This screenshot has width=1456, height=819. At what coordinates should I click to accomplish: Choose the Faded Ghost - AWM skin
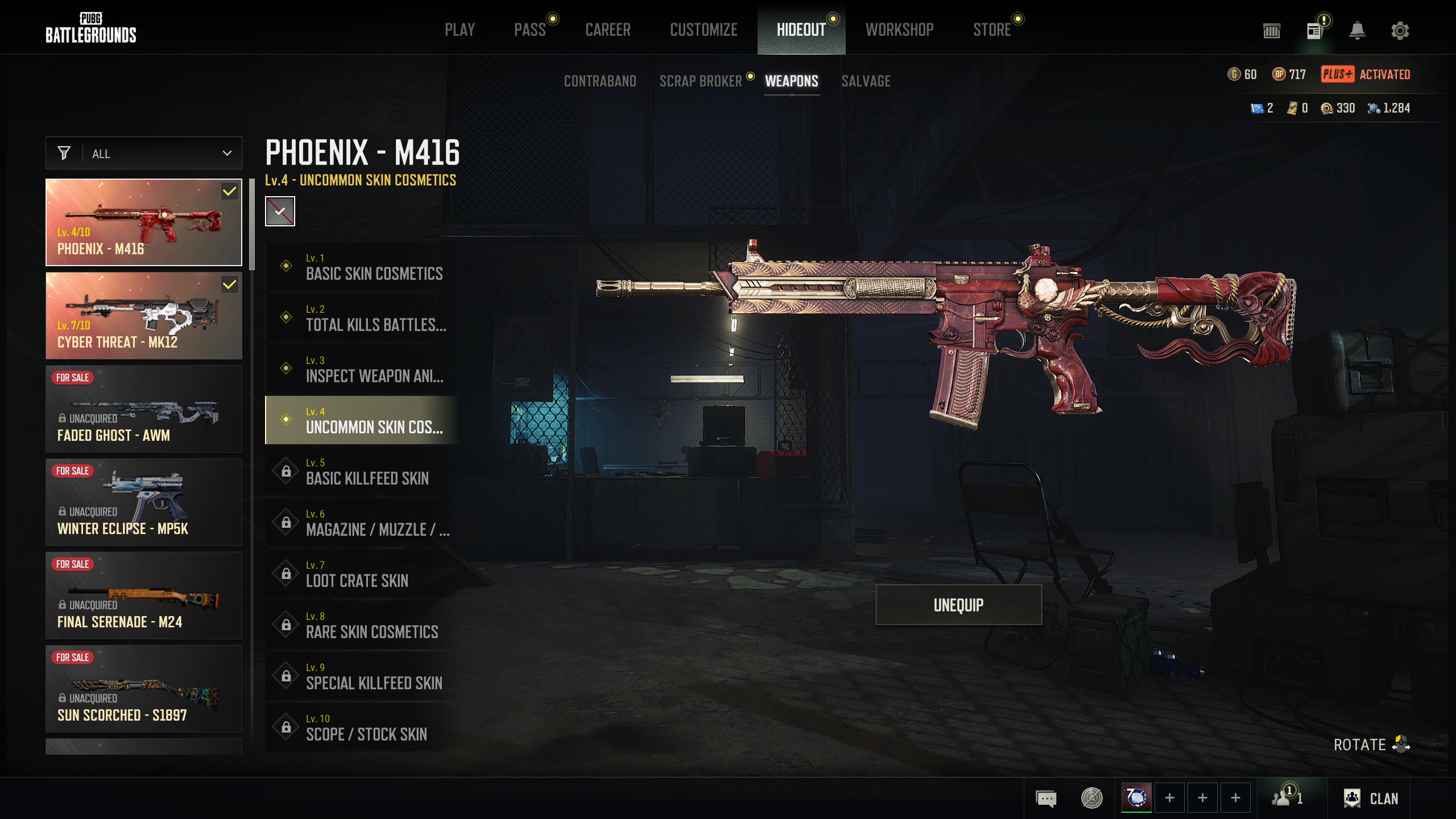(144, 409)
